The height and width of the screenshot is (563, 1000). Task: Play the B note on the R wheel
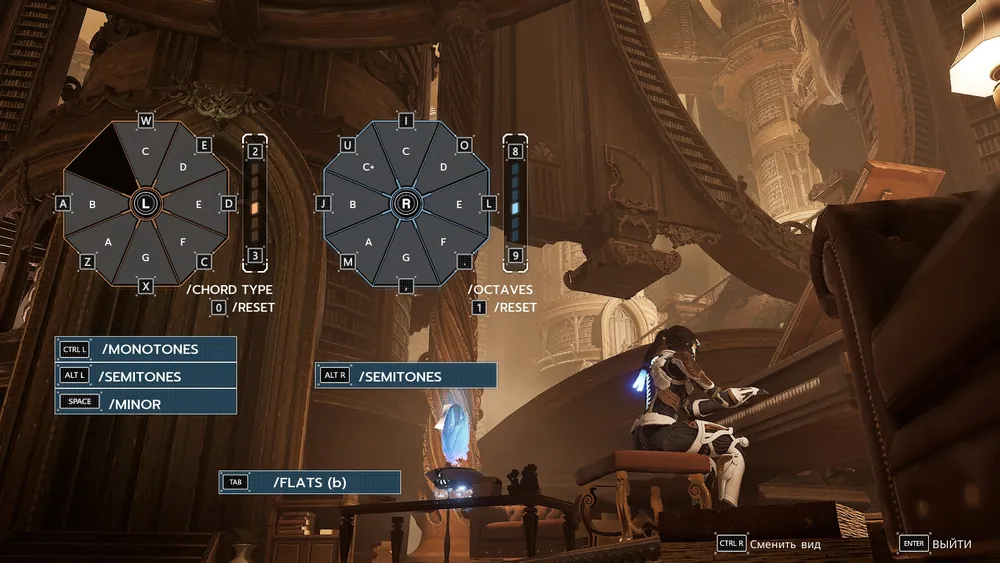coord(352,204)
